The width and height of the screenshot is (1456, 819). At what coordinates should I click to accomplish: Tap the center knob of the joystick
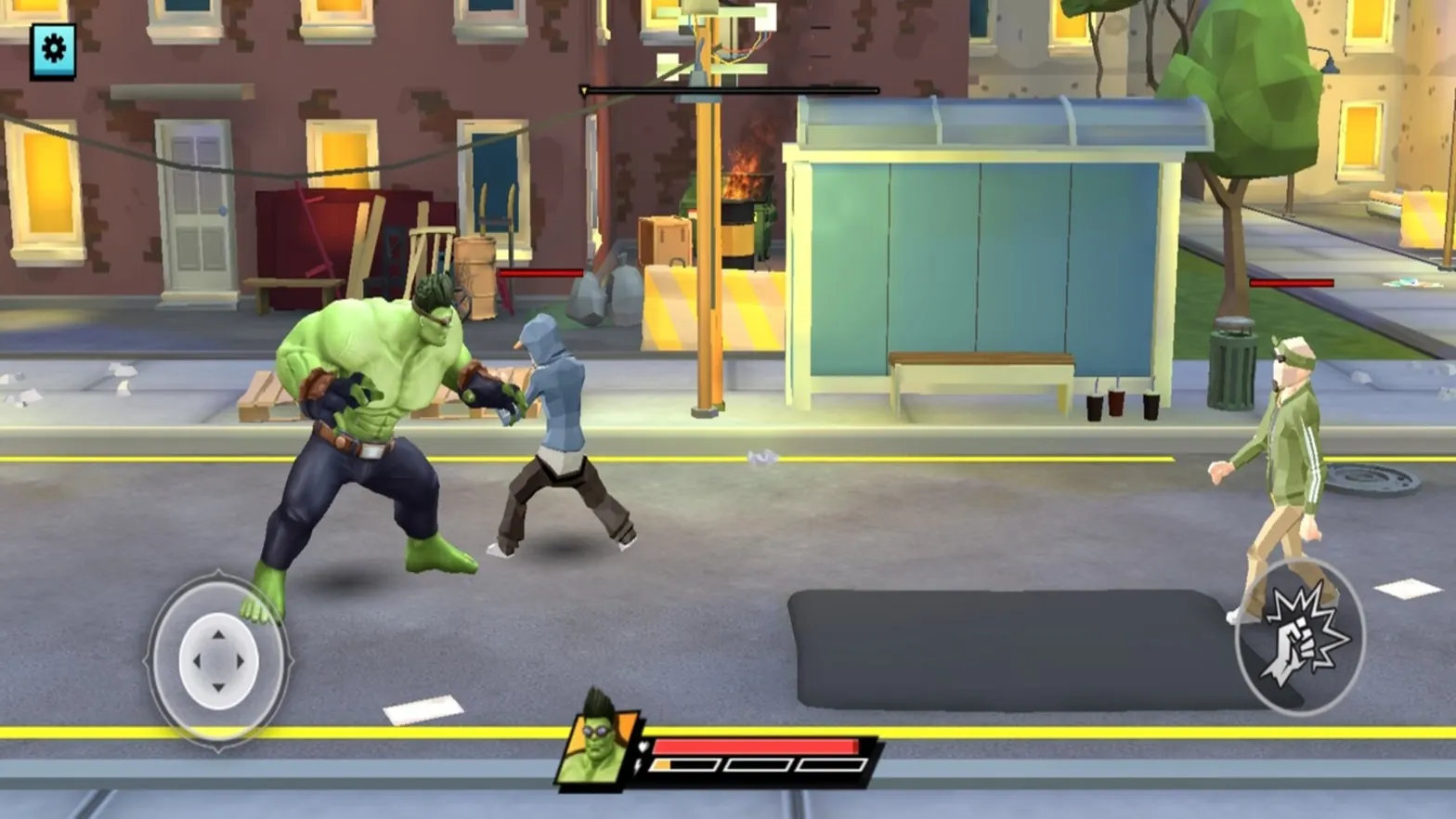tap(219, 661)
